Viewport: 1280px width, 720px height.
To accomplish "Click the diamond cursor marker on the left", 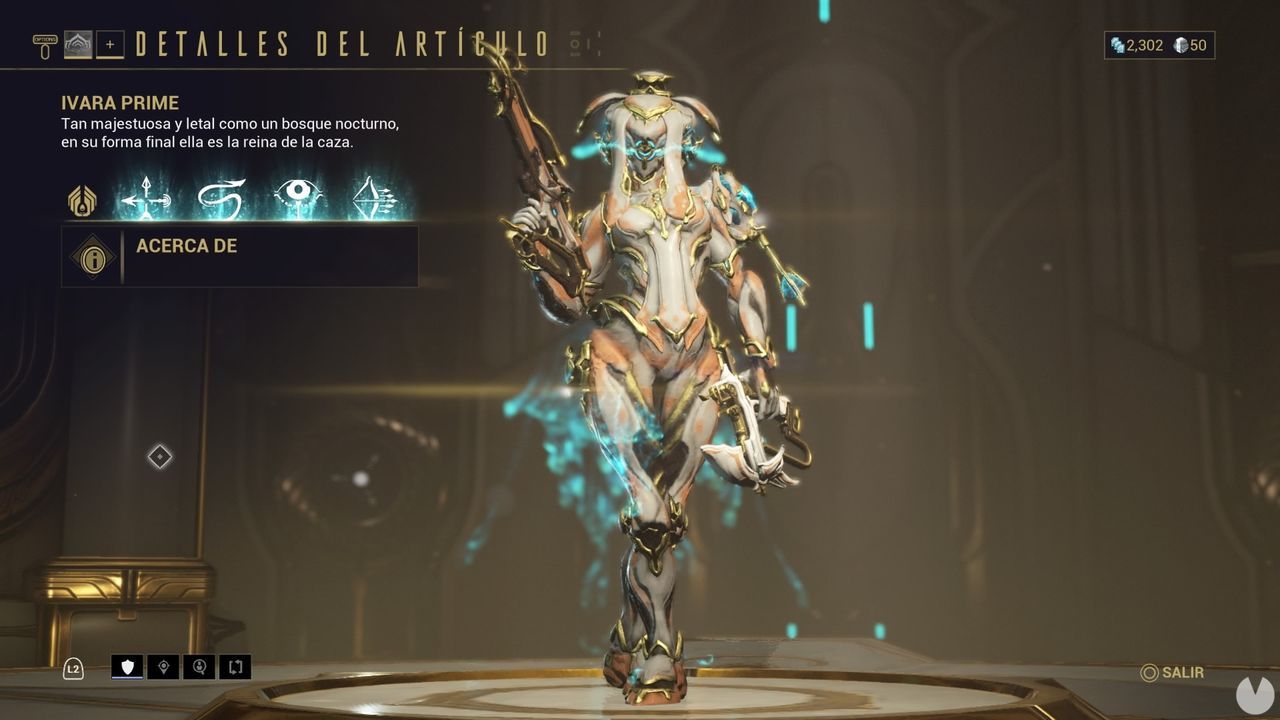I will pos(159,457).
